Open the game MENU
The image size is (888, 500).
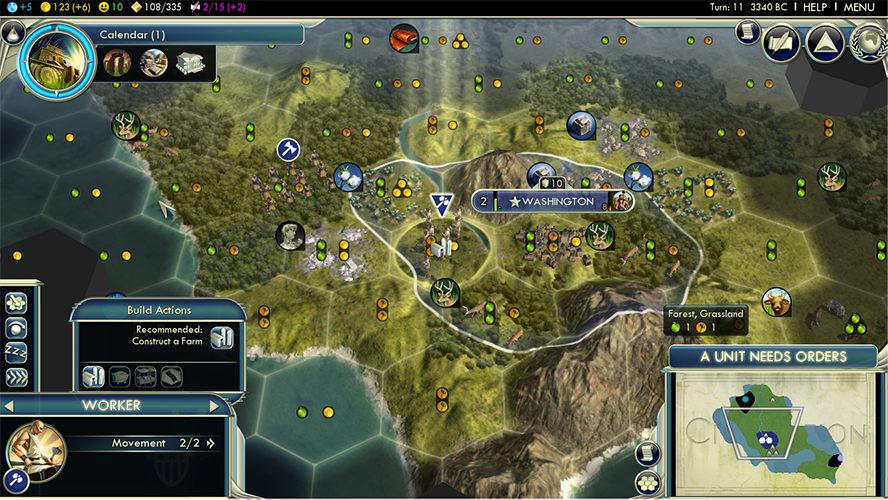tap(859, 7)
